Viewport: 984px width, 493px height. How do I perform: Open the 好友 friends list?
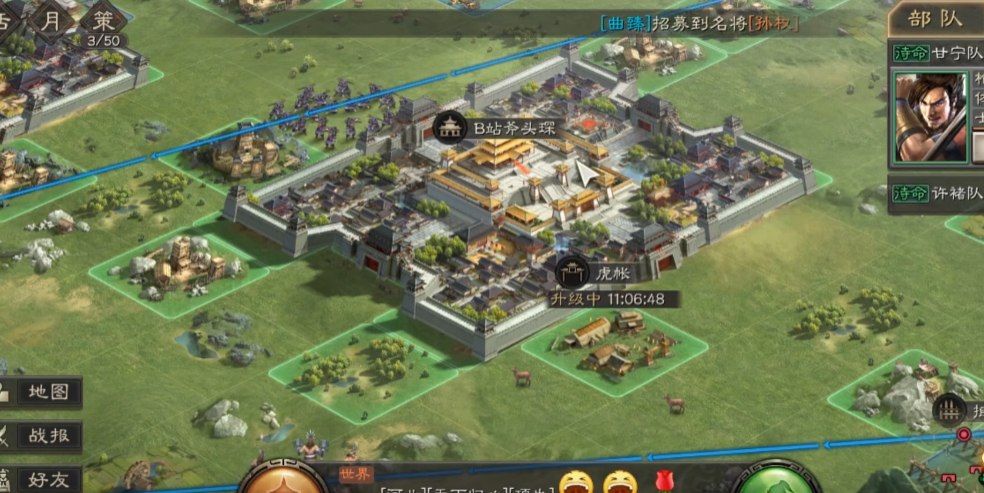41,479
